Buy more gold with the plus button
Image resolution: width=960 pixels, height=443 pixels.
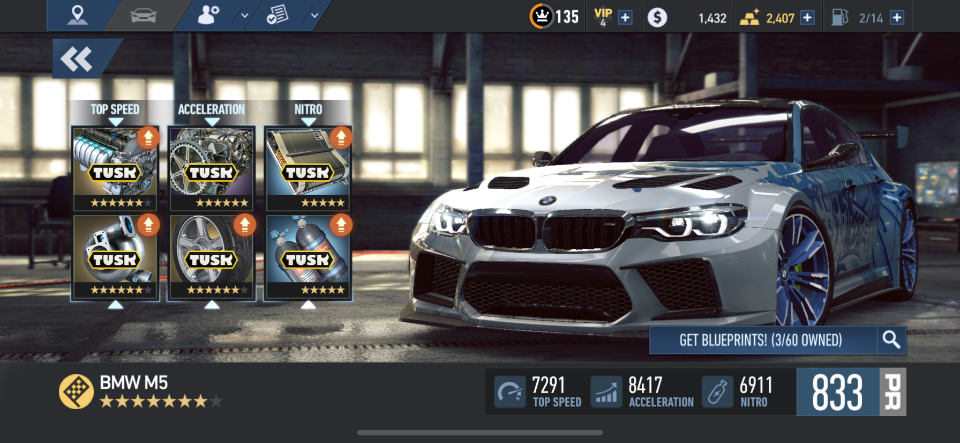click(807, 17)
